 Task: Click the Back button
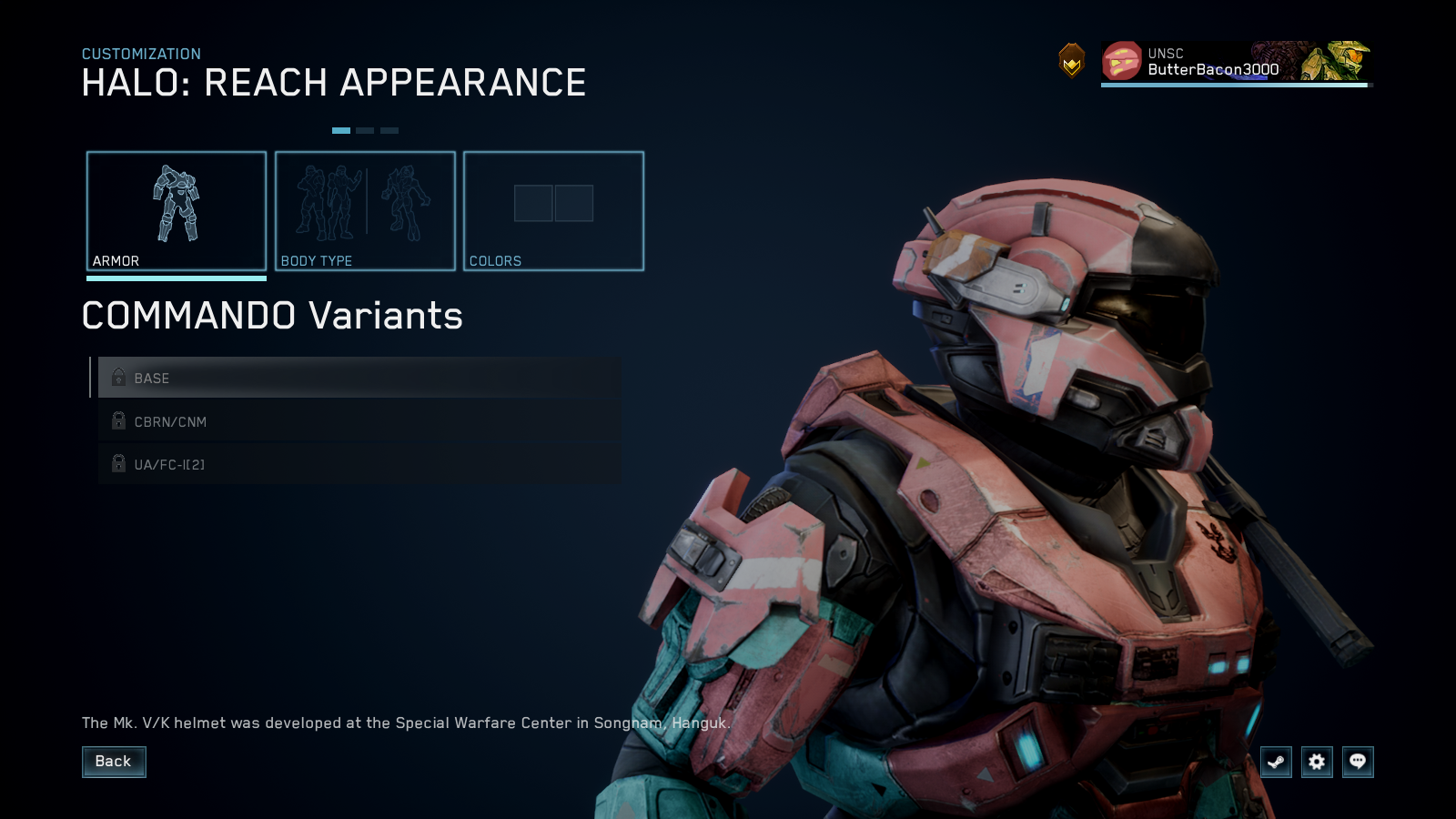pos(114,762)
